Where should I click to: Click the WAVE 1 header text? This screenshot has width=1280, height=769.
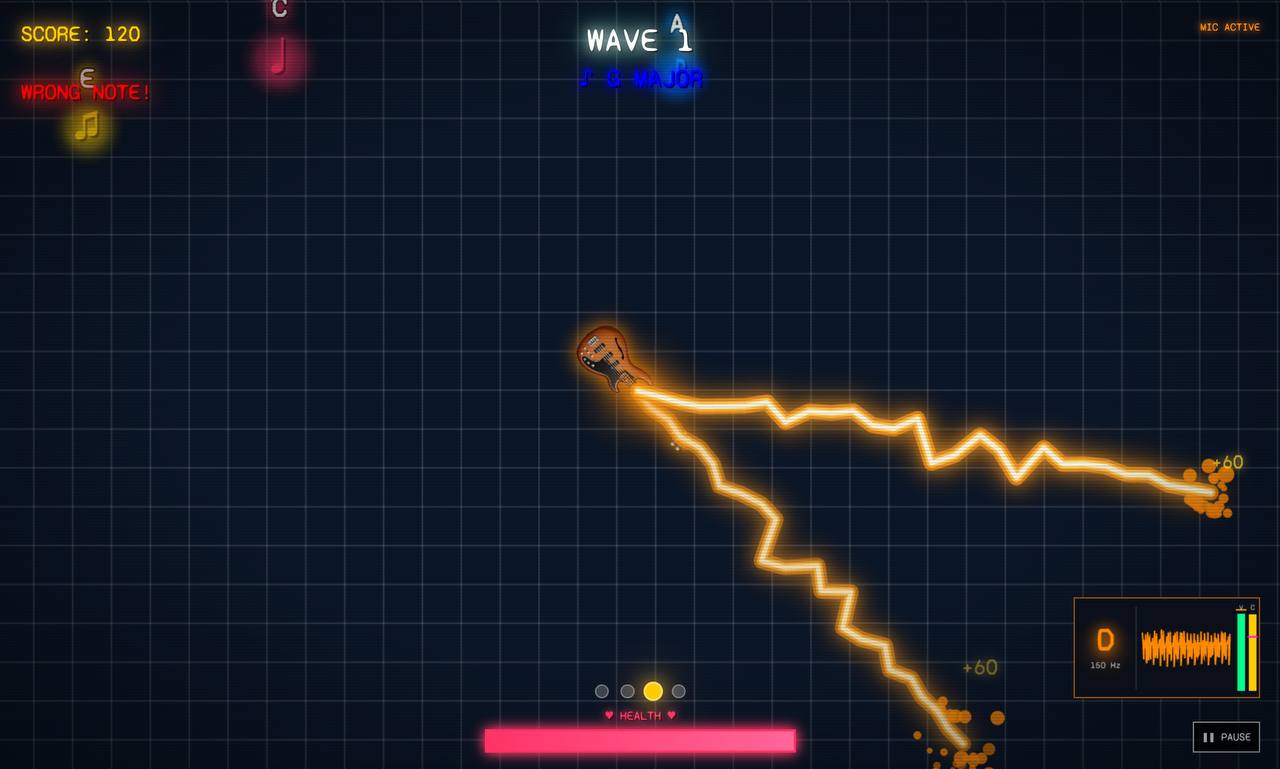(641, 40)
